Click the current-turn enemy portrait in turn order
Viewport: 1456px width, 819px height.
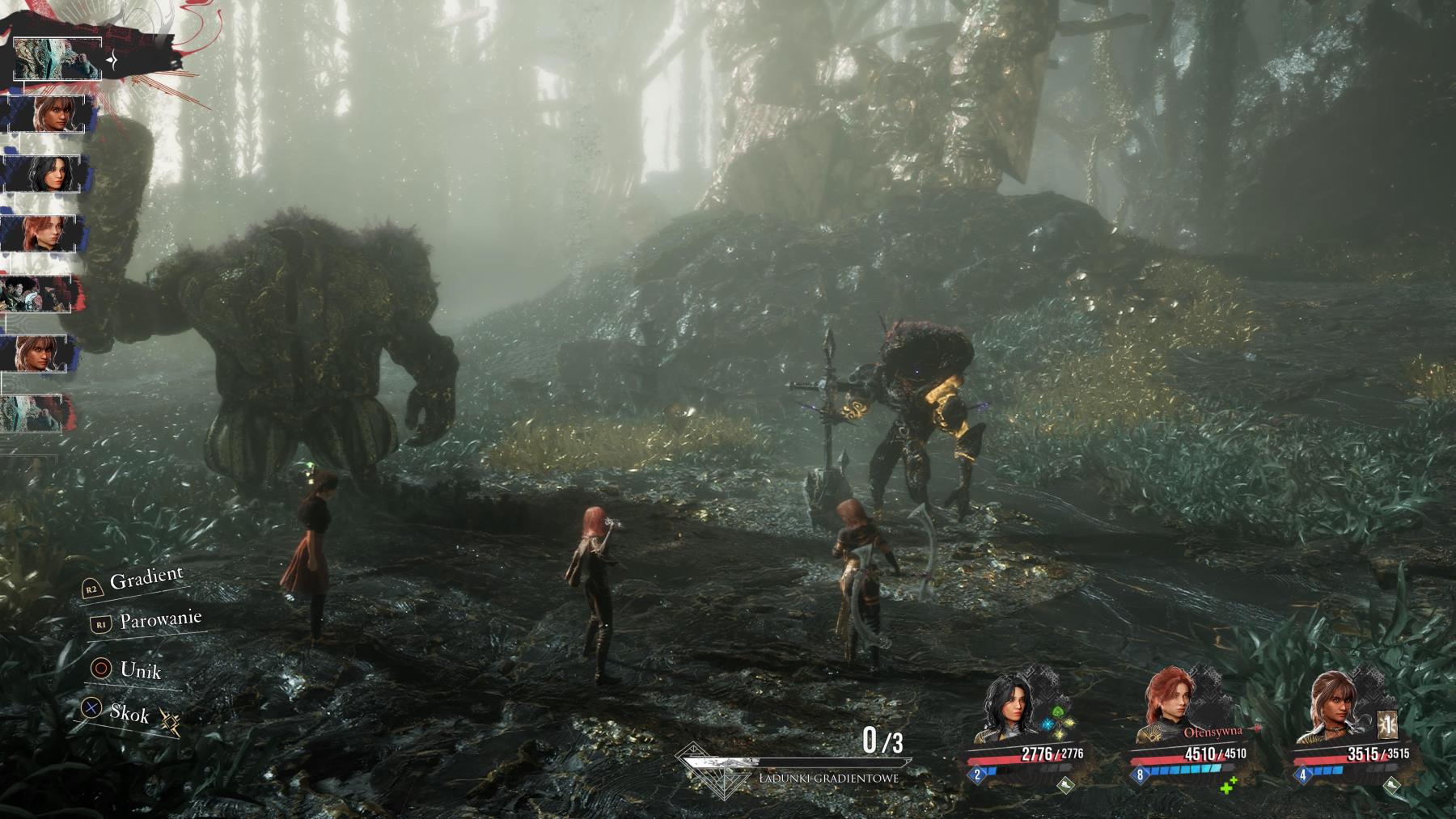[x=58, y=58]
